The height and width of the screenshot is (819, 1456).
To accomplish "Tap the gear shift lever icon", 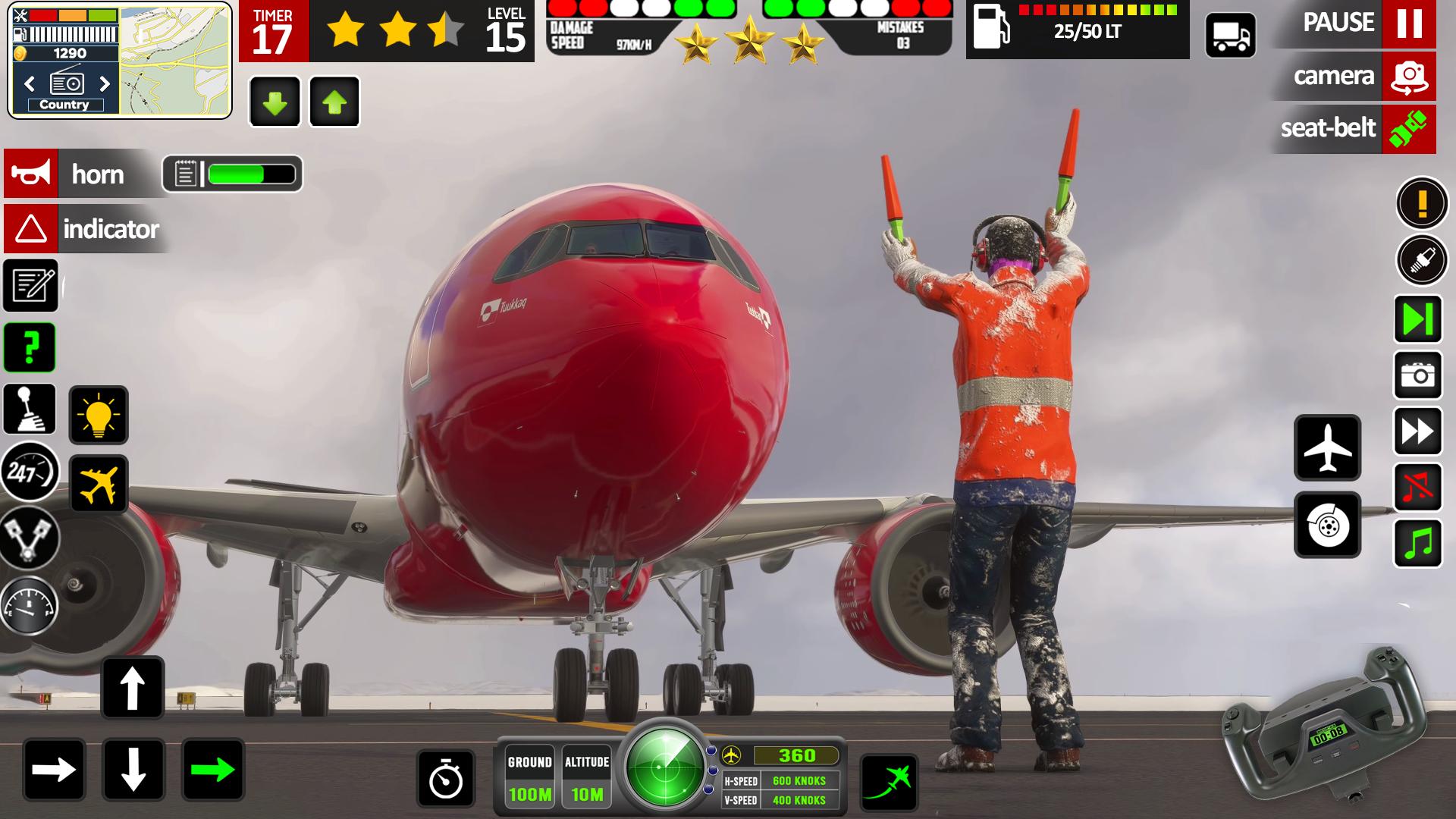I will (x=30, y=409).
